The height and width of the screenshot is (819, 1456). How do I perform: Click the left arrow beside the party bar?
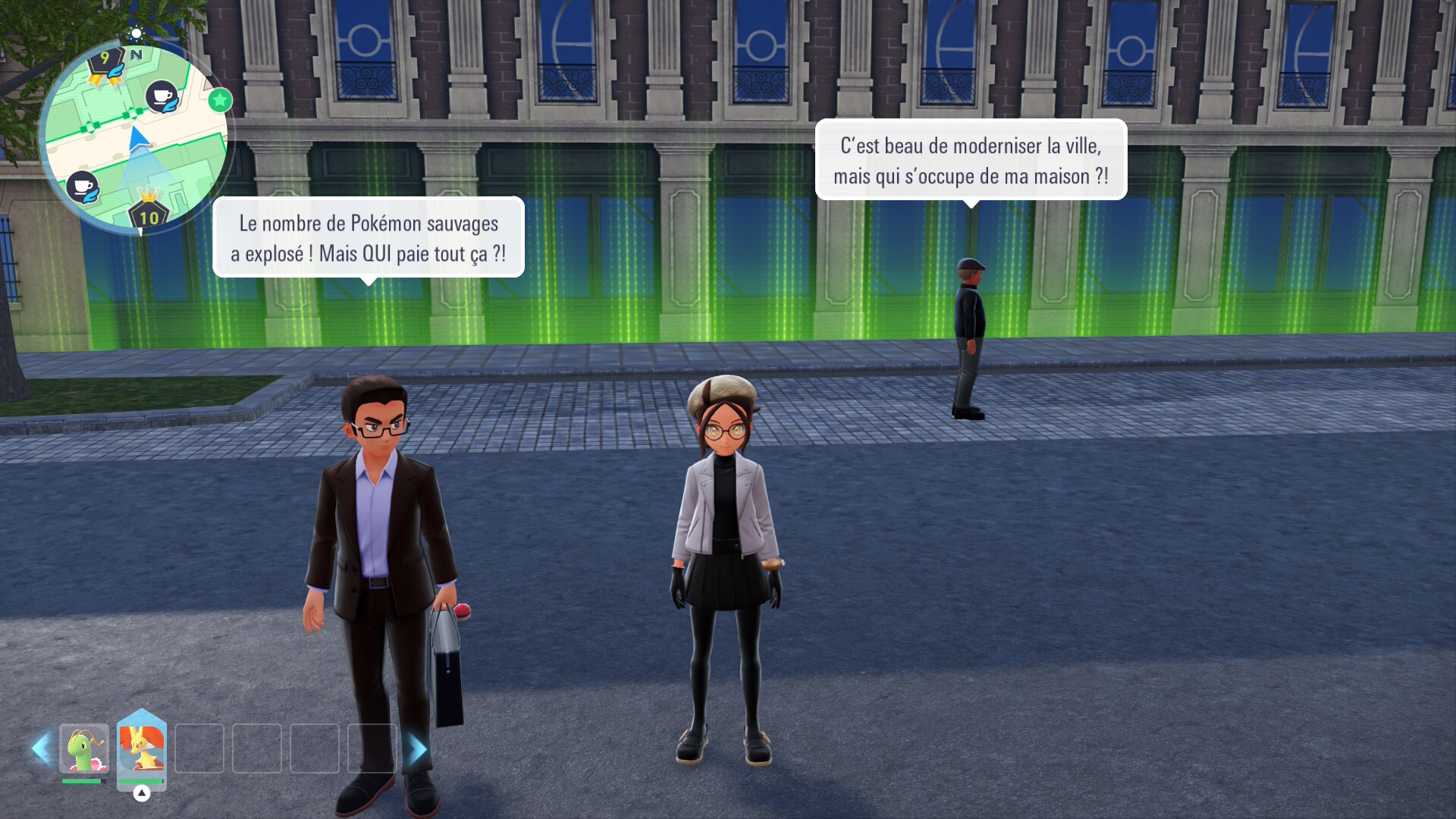coord(41,748)
